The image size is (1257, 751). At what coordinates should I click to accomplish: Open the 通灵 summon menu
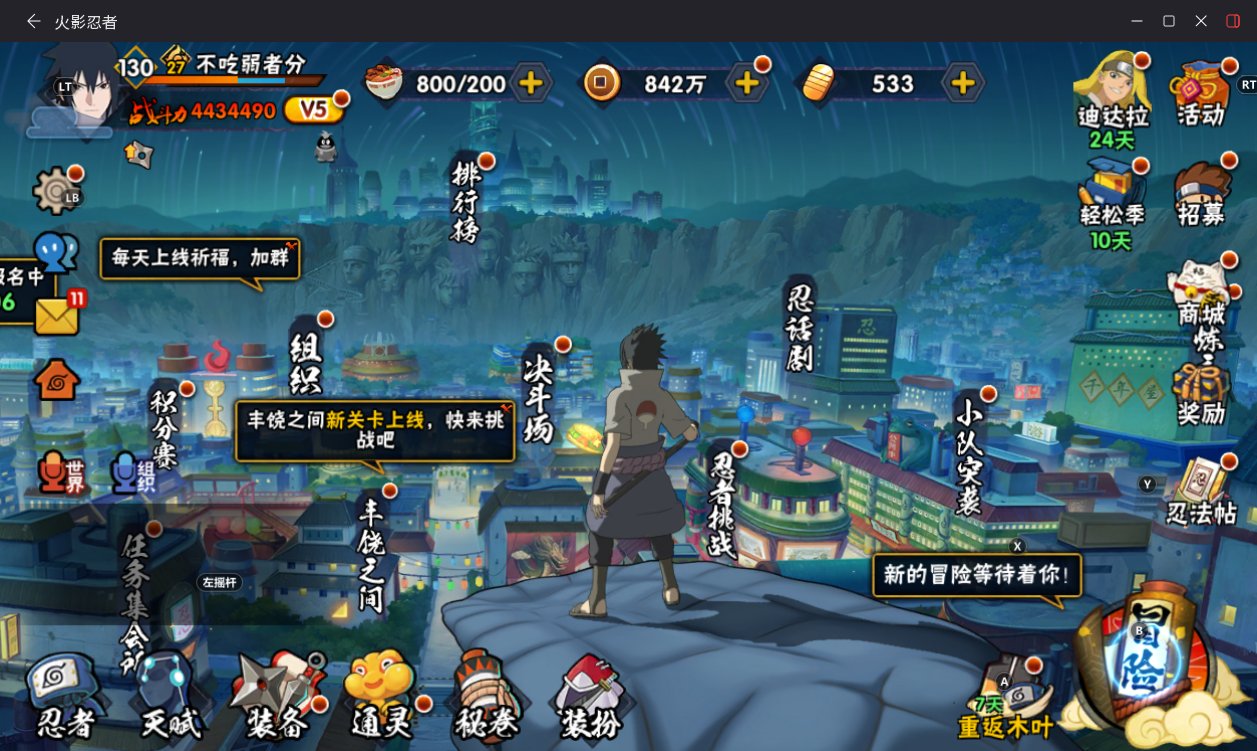pos(382,697)
